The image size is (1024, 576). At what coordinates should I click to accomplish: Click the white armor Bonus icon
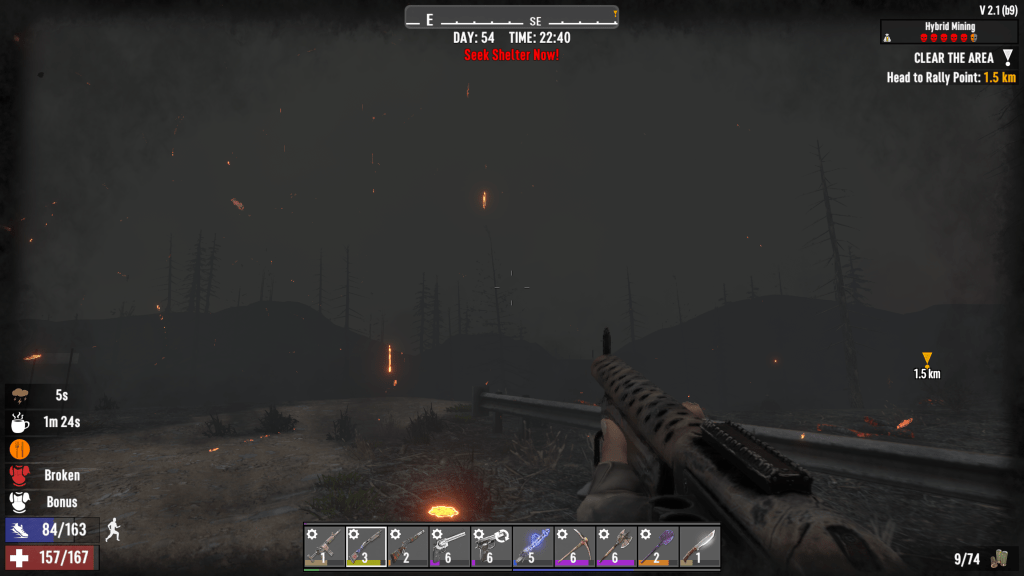[20, 502]
